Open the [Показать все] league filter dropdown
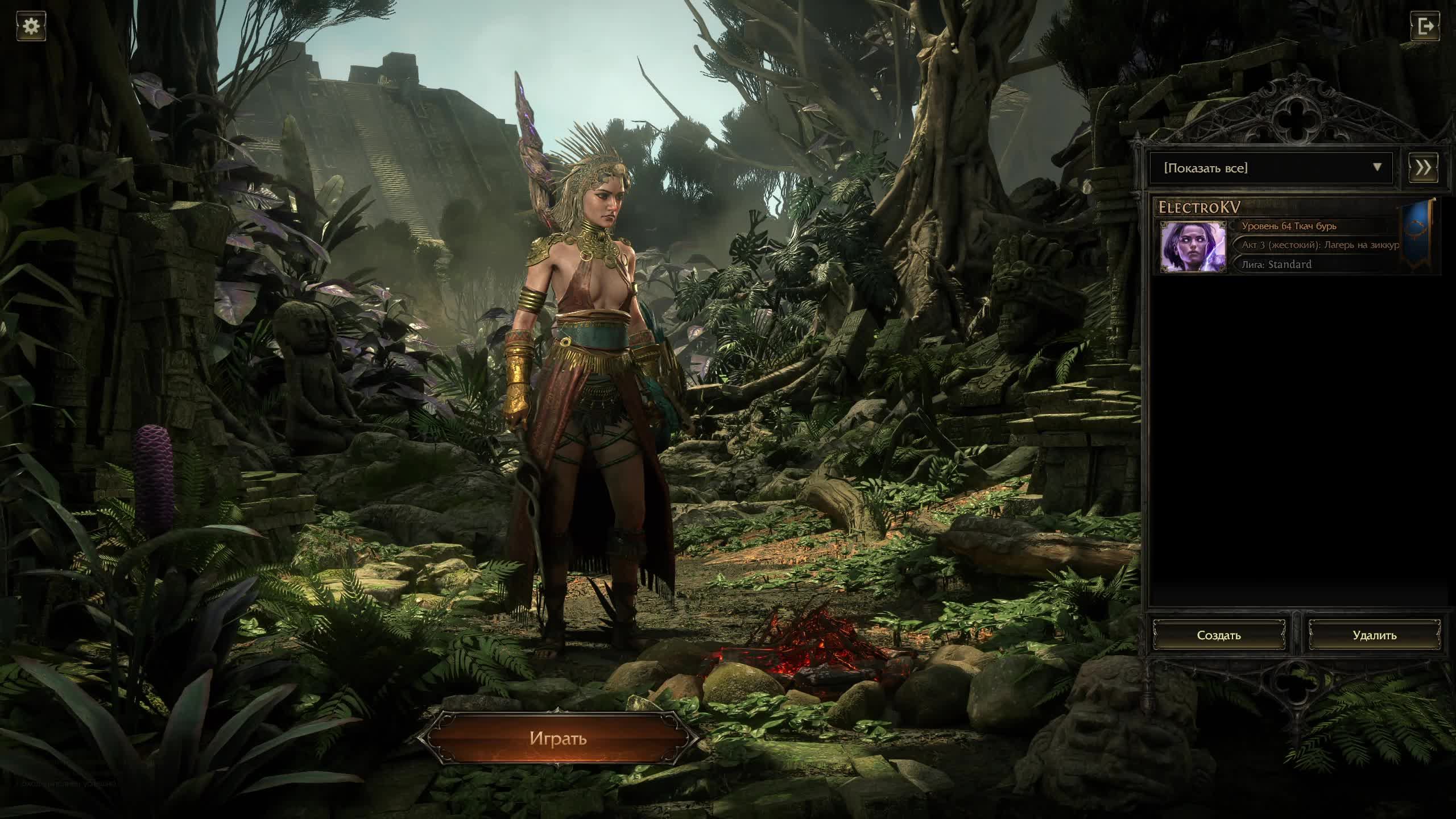The width and height of the screenshot is (1456, 819). pyautogui.click(x=1271, y=168)
